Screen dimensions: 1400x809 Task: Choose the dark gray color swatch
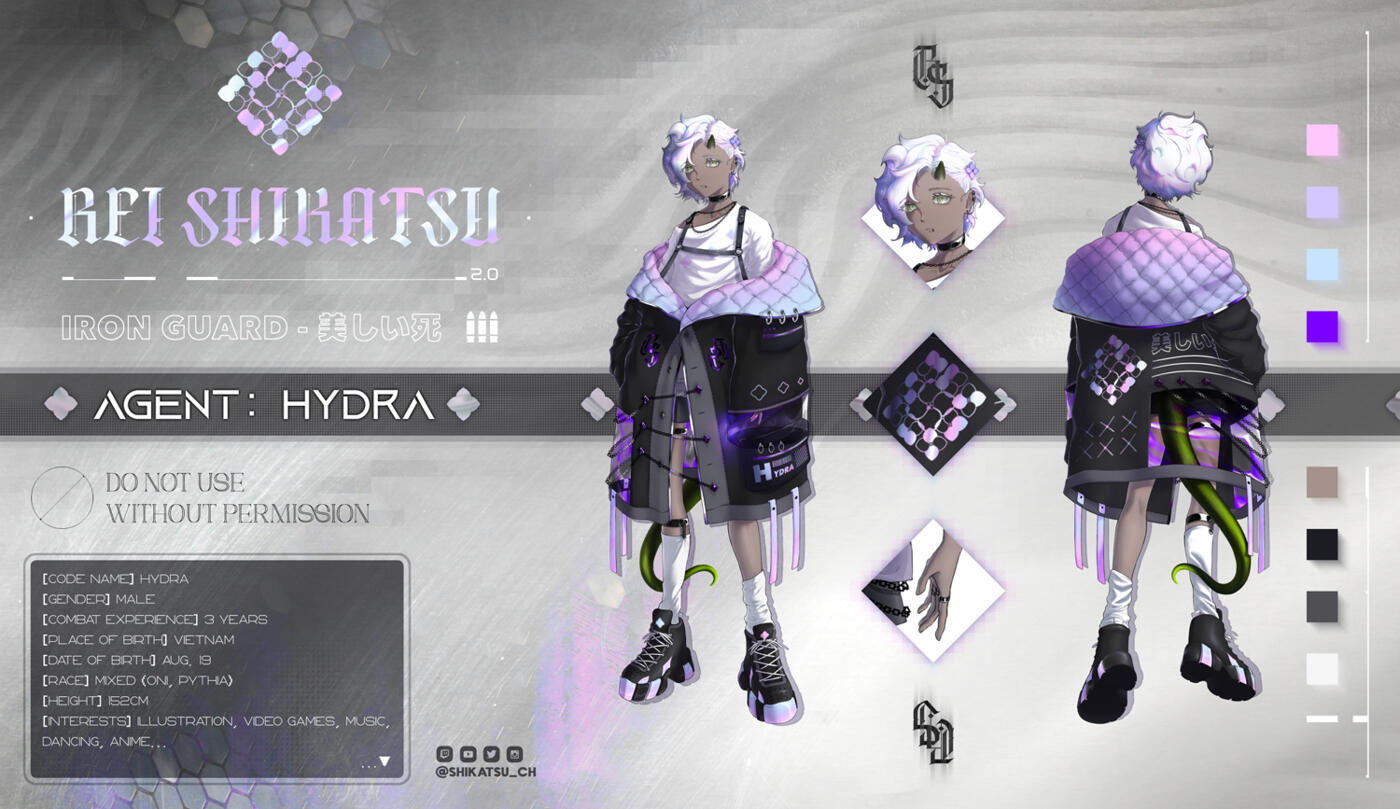click(1322, 606)
